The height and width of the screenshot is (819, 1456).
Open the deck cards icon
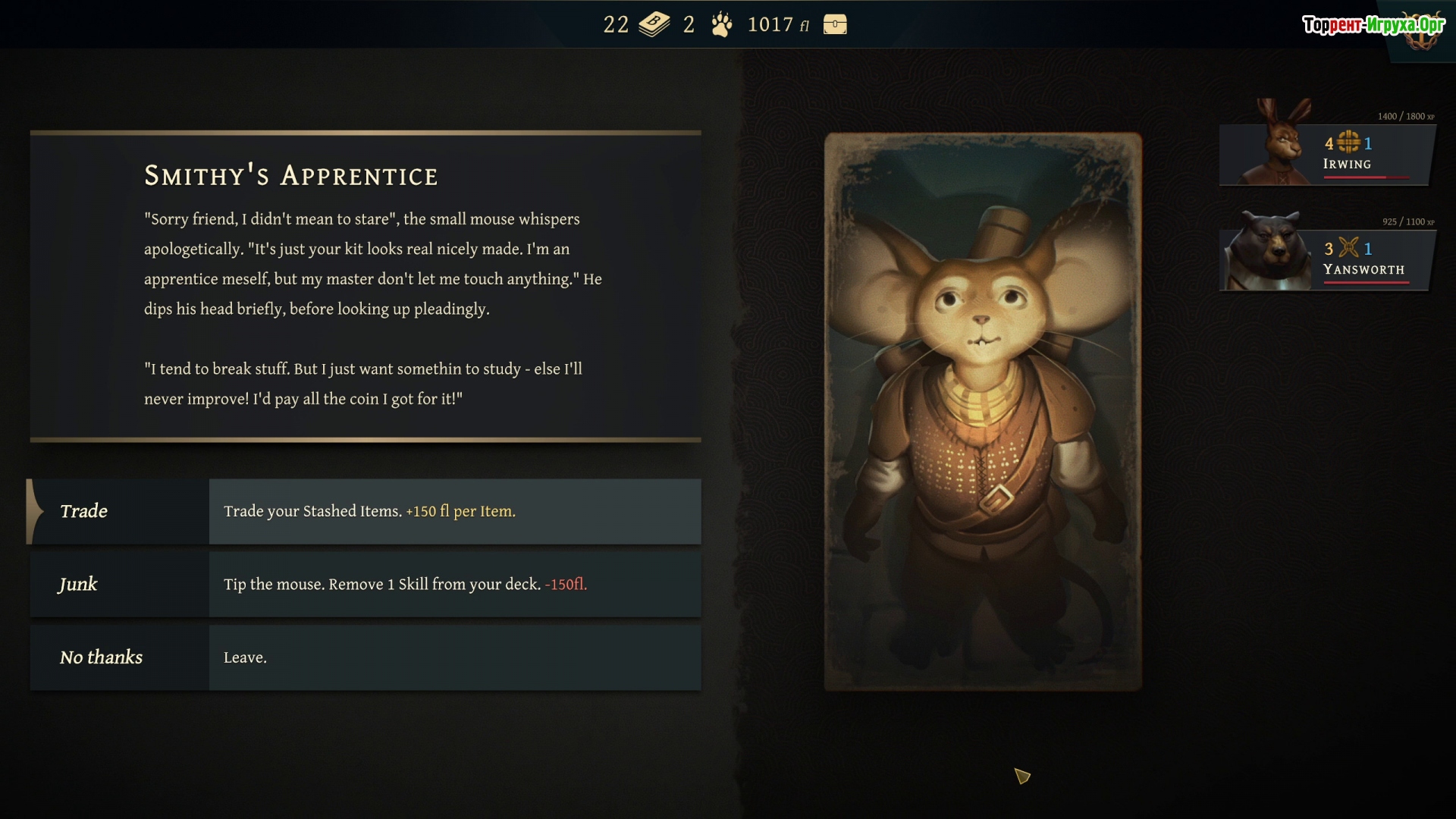point(654,25)
